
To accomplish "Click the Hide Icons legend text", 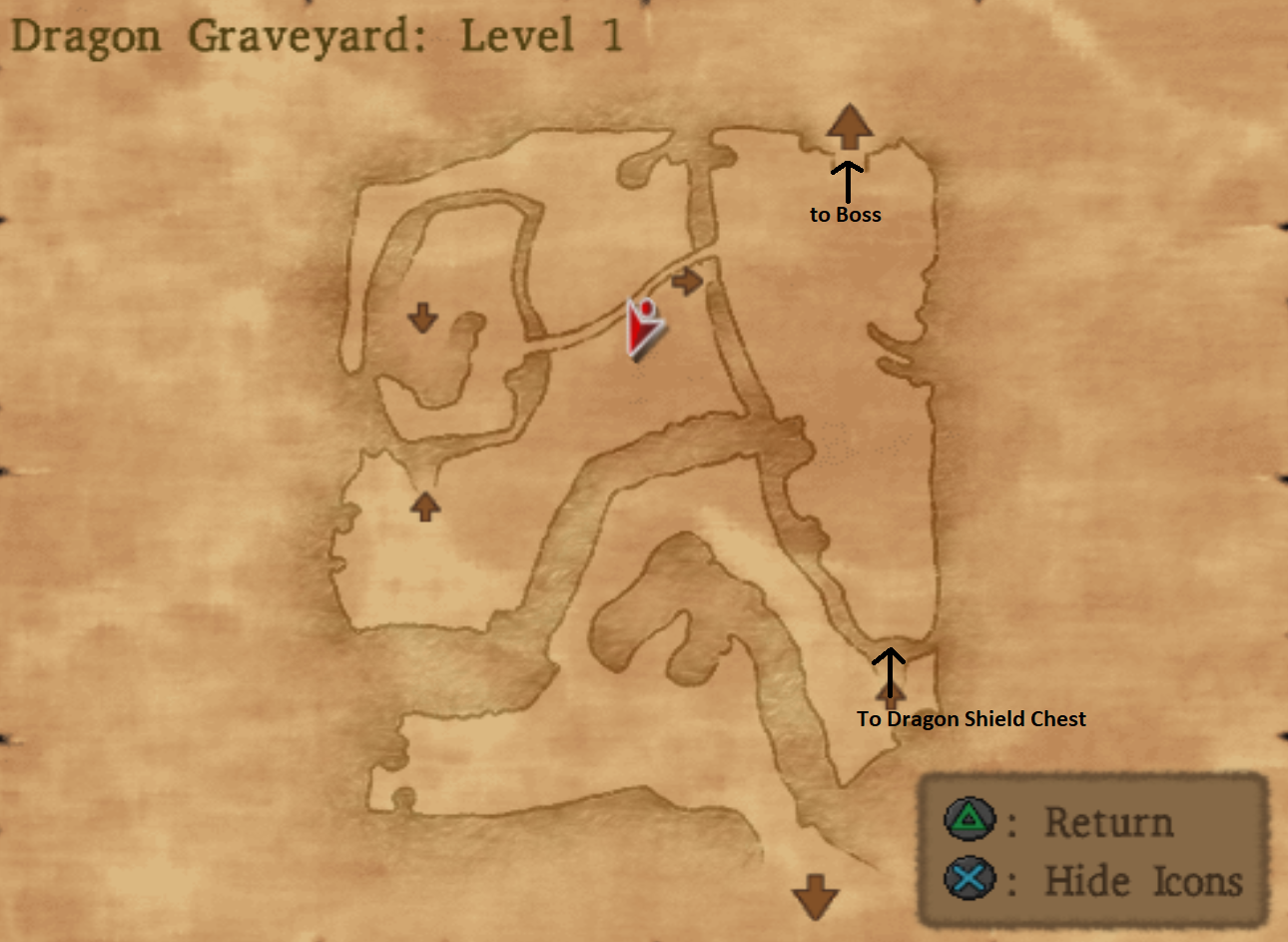I will tap(1144, 881).
